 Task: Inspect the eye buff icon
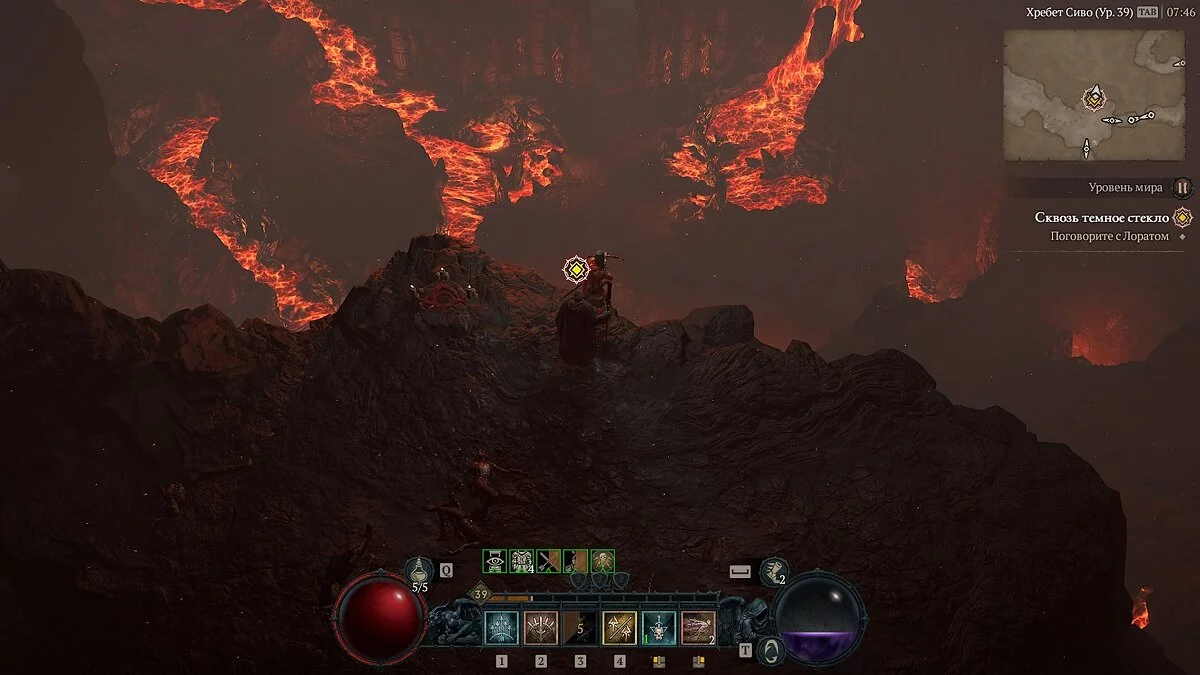coord(495,561)
